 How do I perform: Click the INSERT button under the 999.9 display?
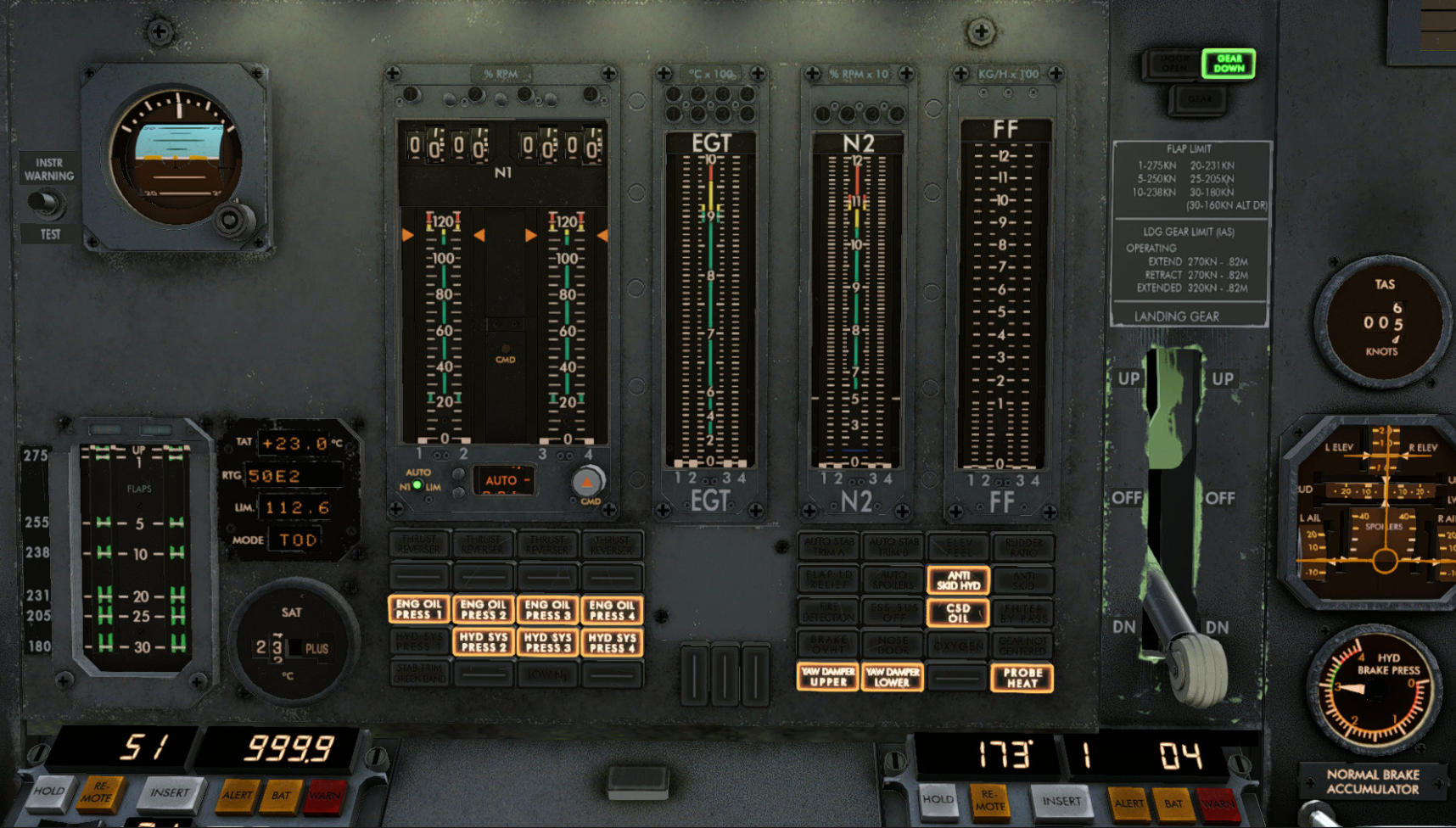170,792
